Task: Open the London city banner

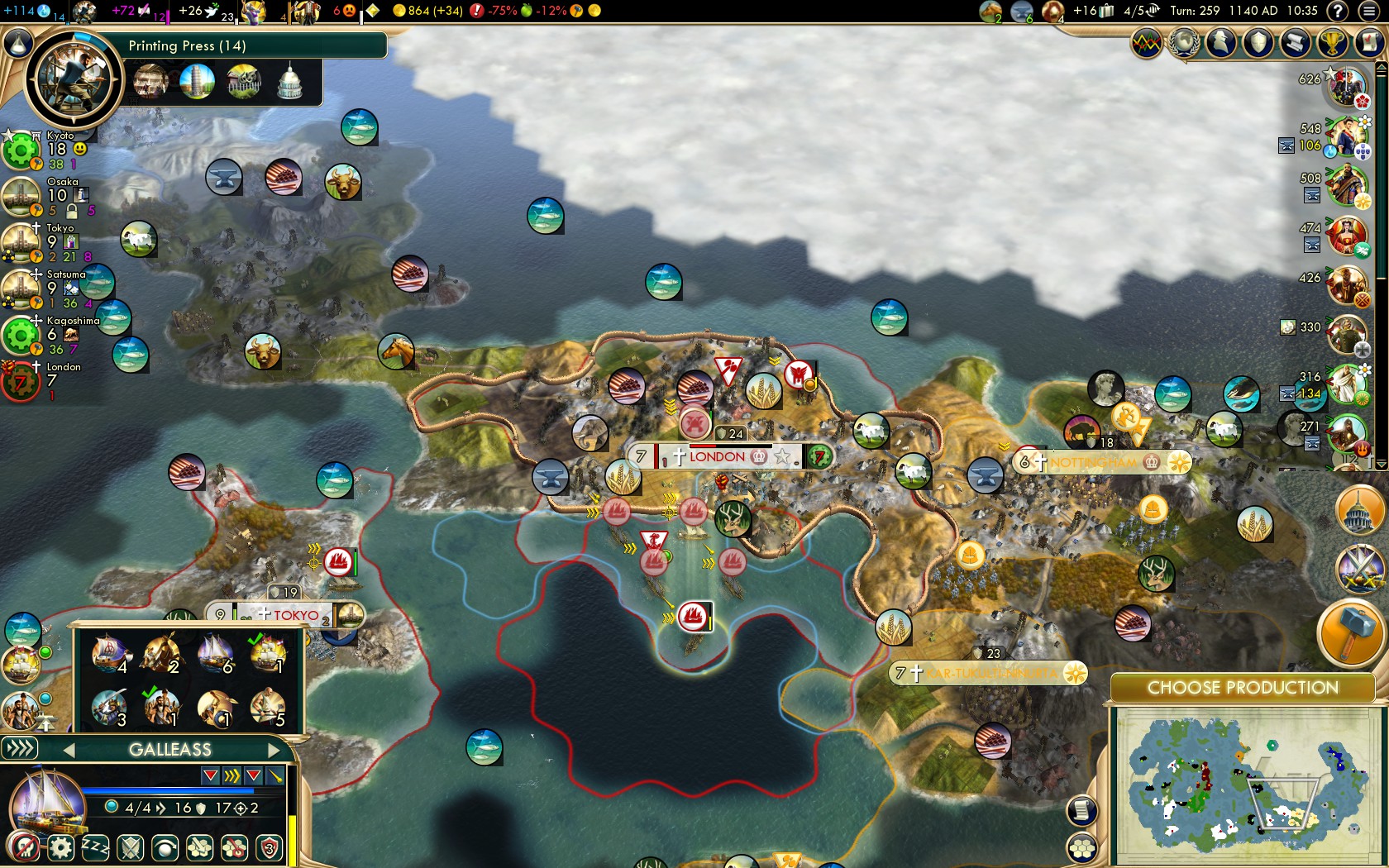Action: click(717, 456)
